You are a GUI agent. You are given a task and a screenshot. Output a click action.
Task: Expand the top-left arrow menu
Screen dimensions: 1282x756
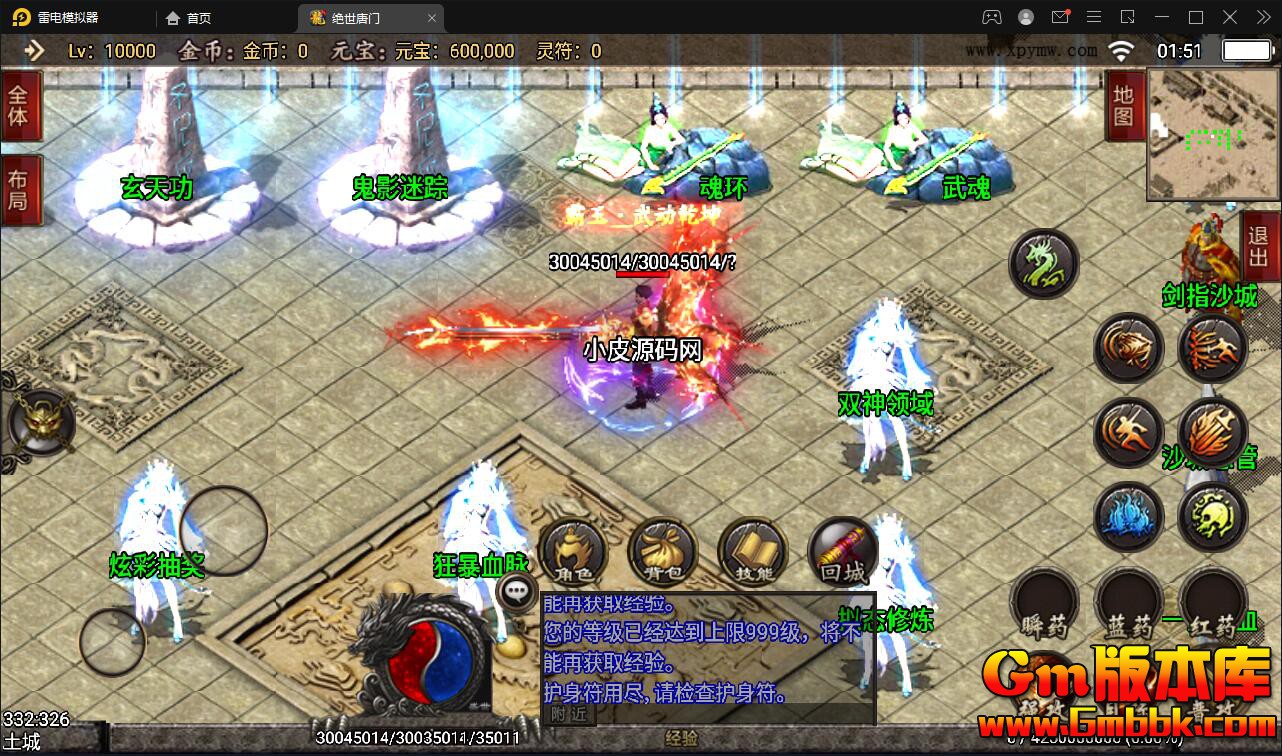pos(34,51)
